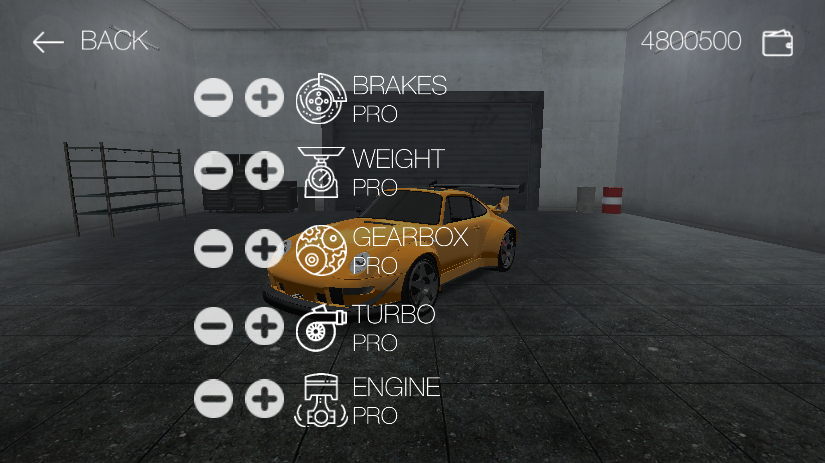
Task: Select the Engine piston icon
Action: [321, 402]
